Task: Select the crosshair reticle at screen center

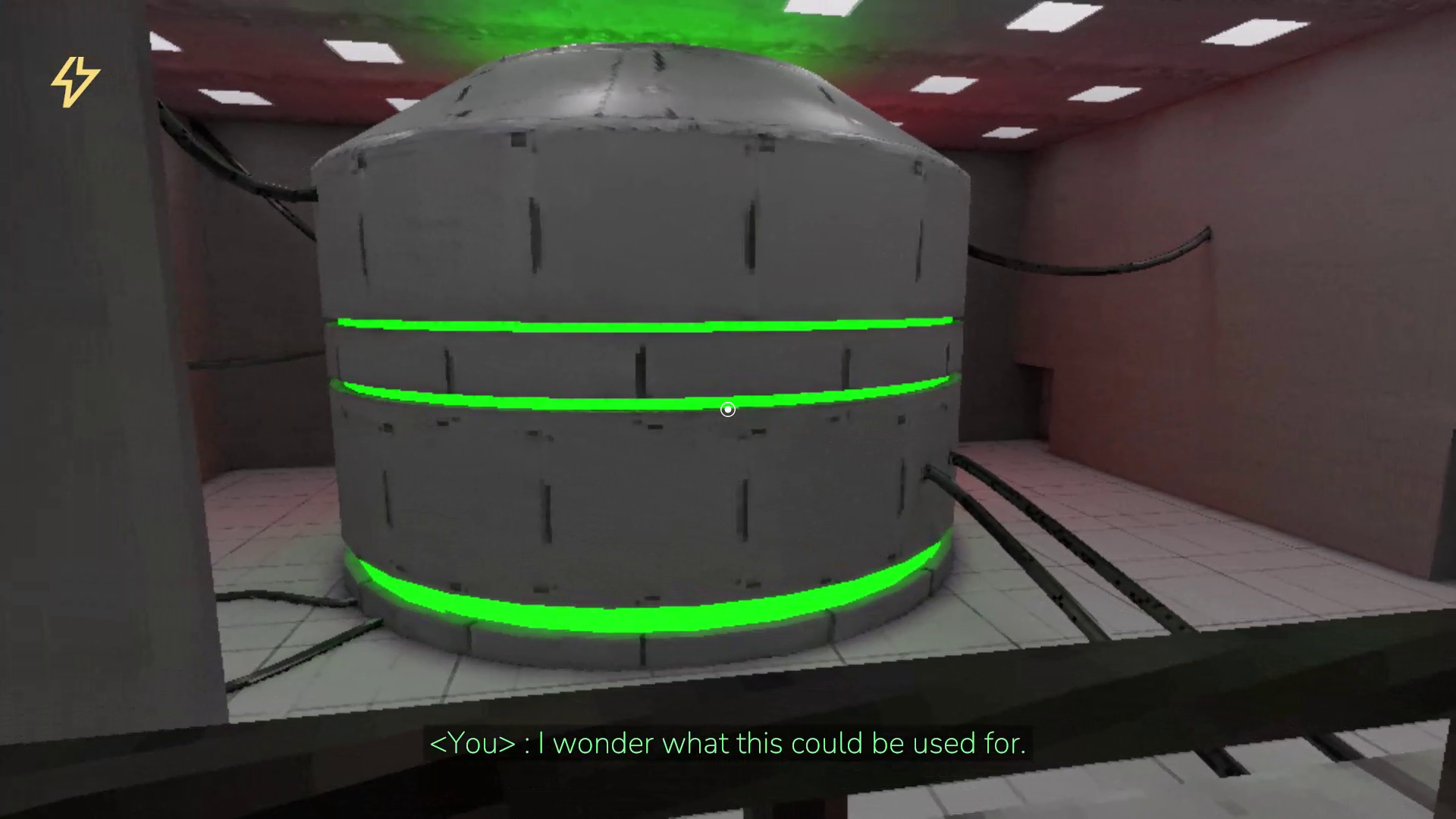Action: click(x=726, y=409)
